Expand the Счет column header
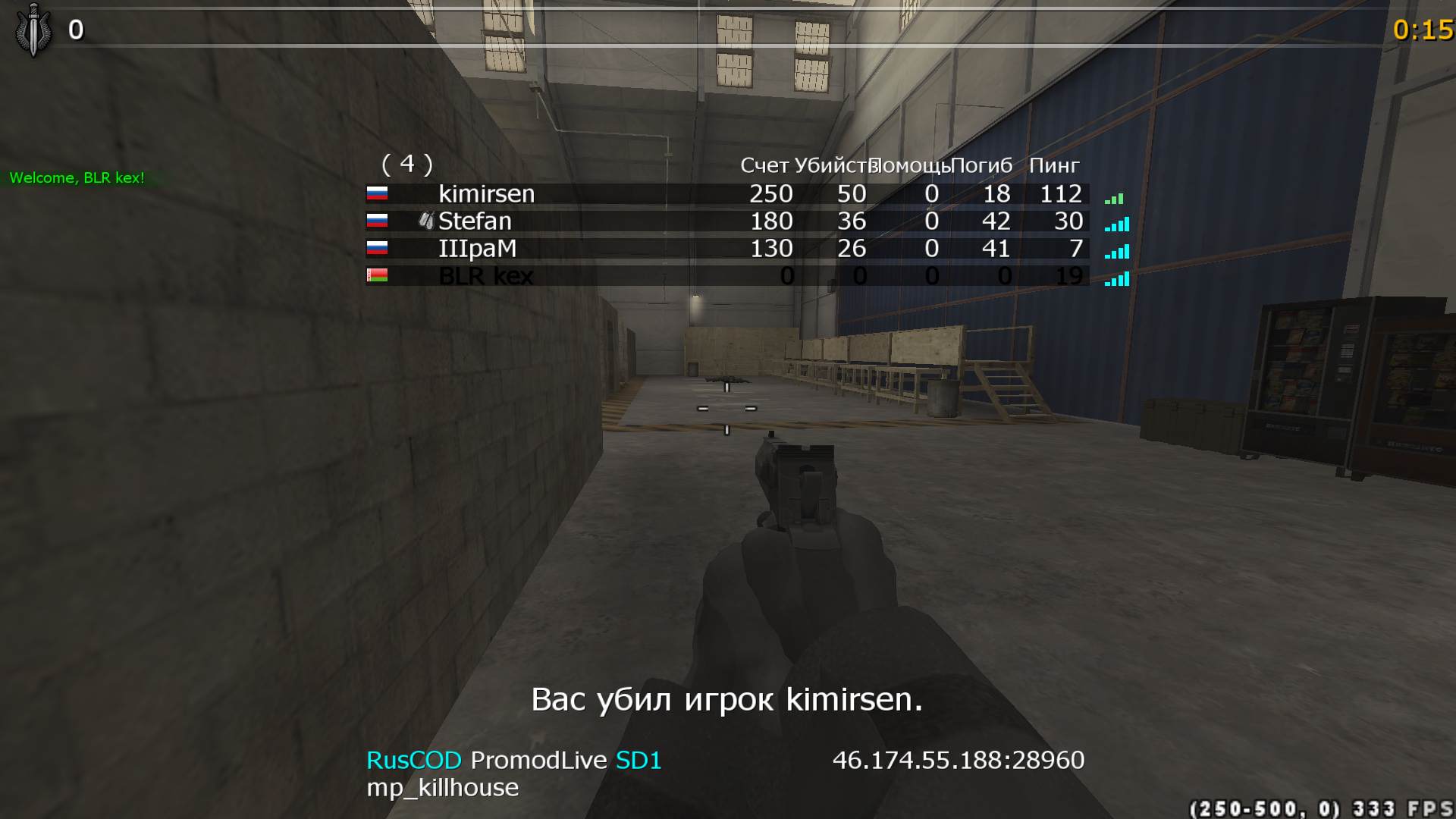This screenshot has height=819, width=1456. click(764, 165)
